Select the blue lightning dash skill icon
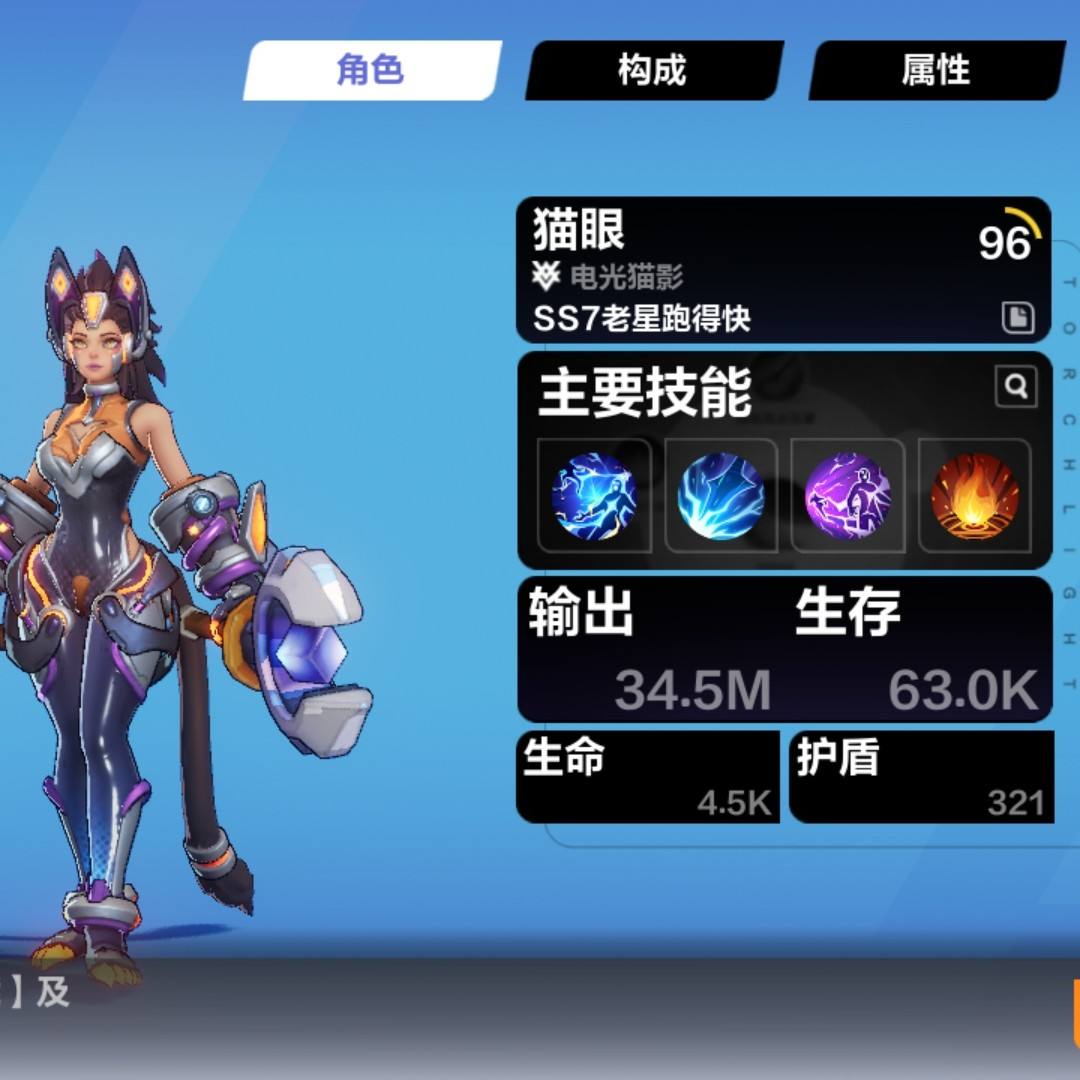 pyautogui.click(x=594, y=496)
